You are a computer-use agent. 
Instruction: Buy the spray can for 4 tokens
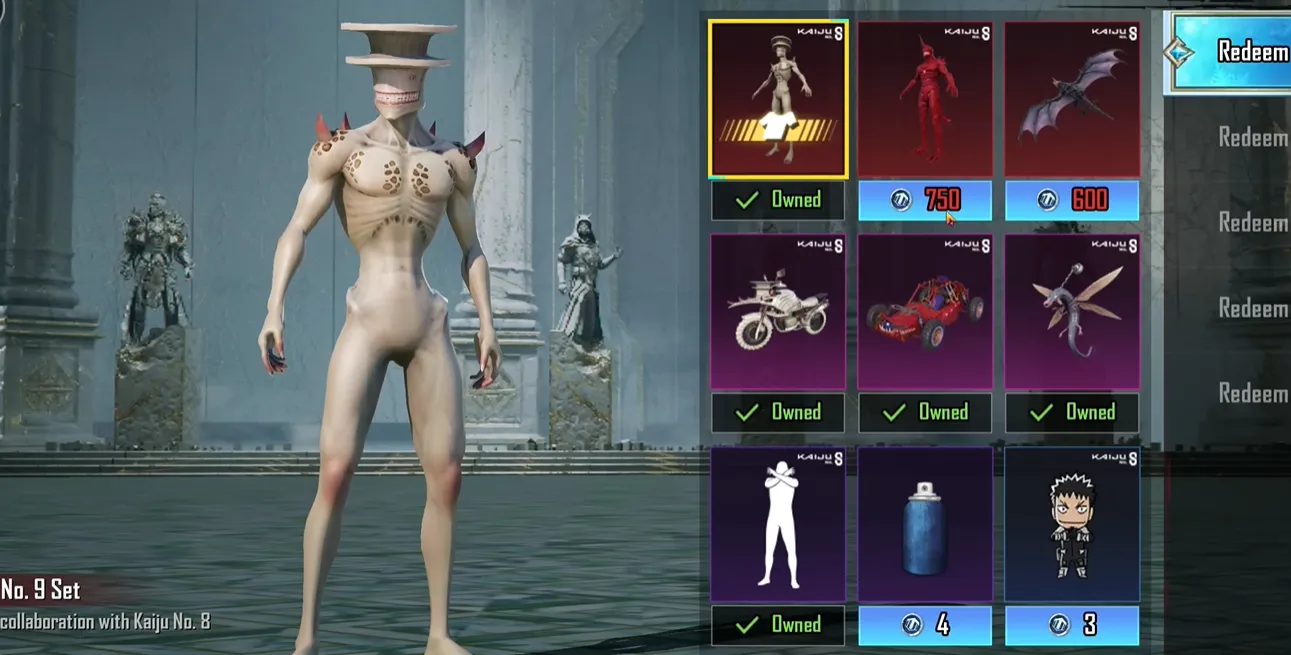925,625
